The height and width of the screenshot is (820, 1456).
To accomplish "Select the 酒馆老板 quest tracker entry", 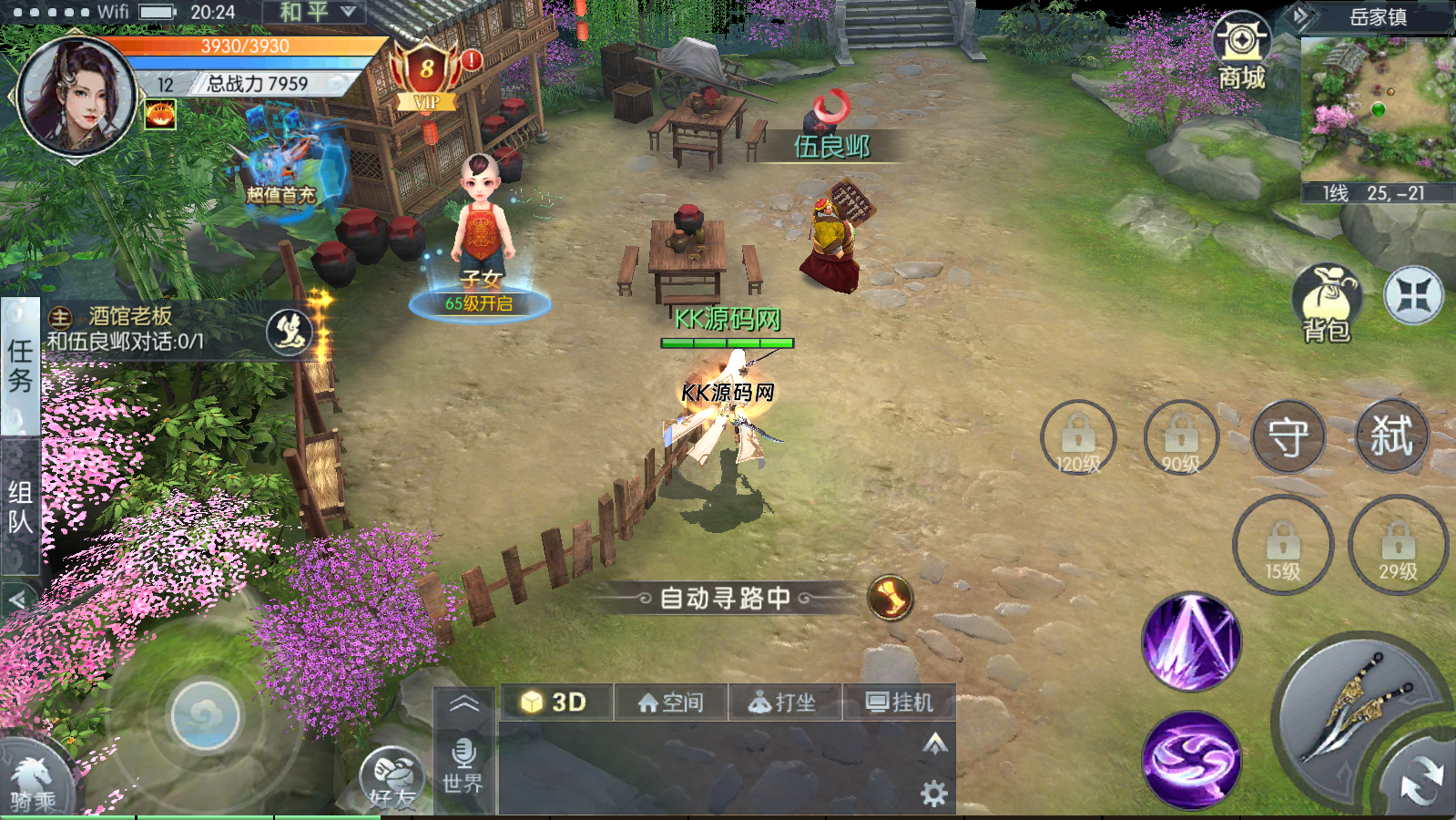I will [155, 329].
